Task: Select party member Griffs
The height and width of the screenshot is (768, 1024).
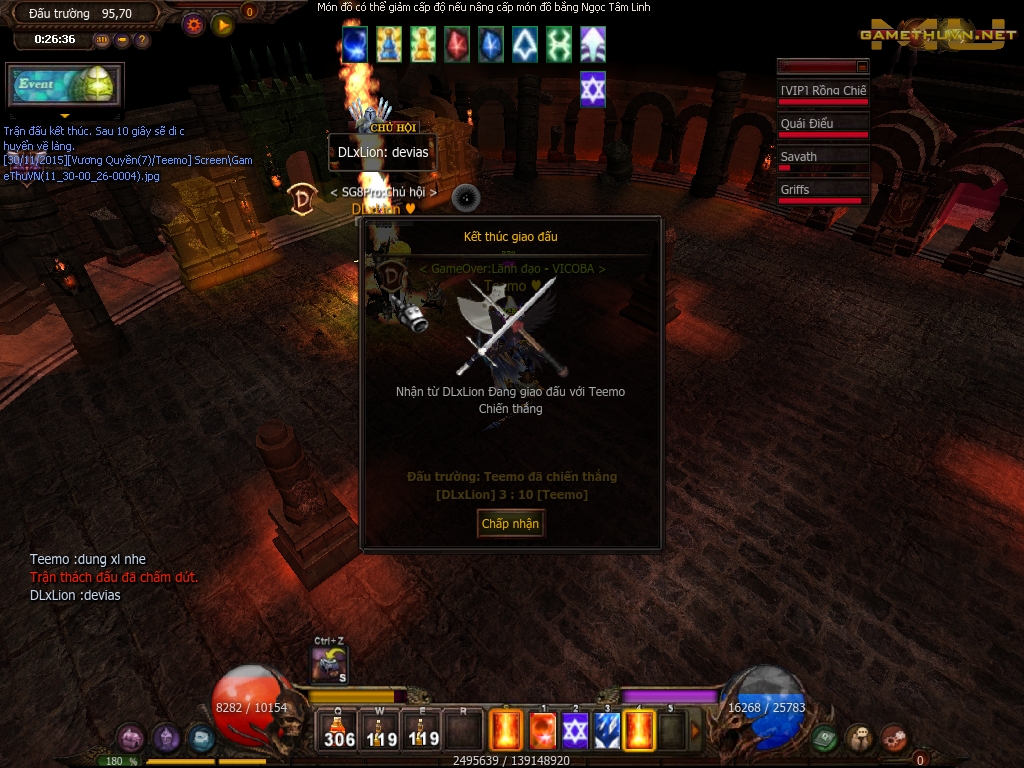Action: click(x=822, y=190)
